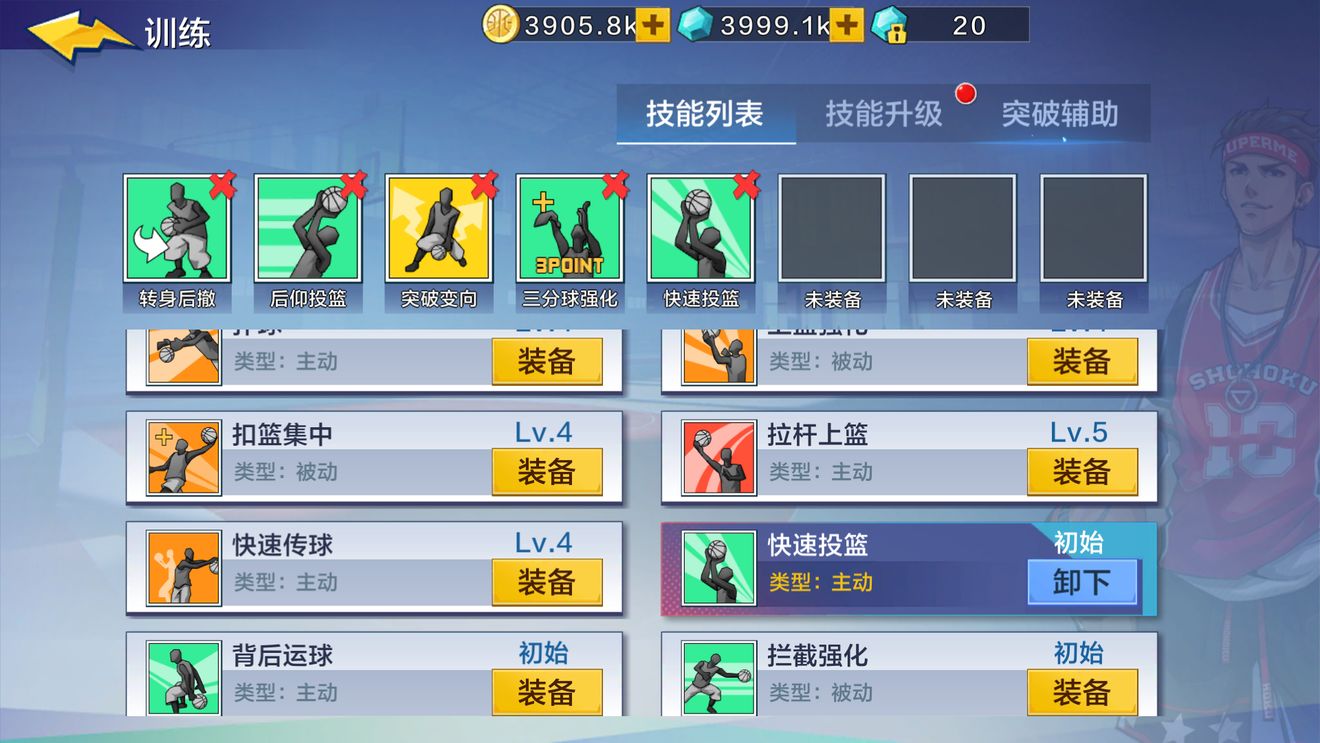The width and height of the screenshot is (1320, 743).
Task: Equip 背后运球 with its 装备 button
Action: coord(548,692)
